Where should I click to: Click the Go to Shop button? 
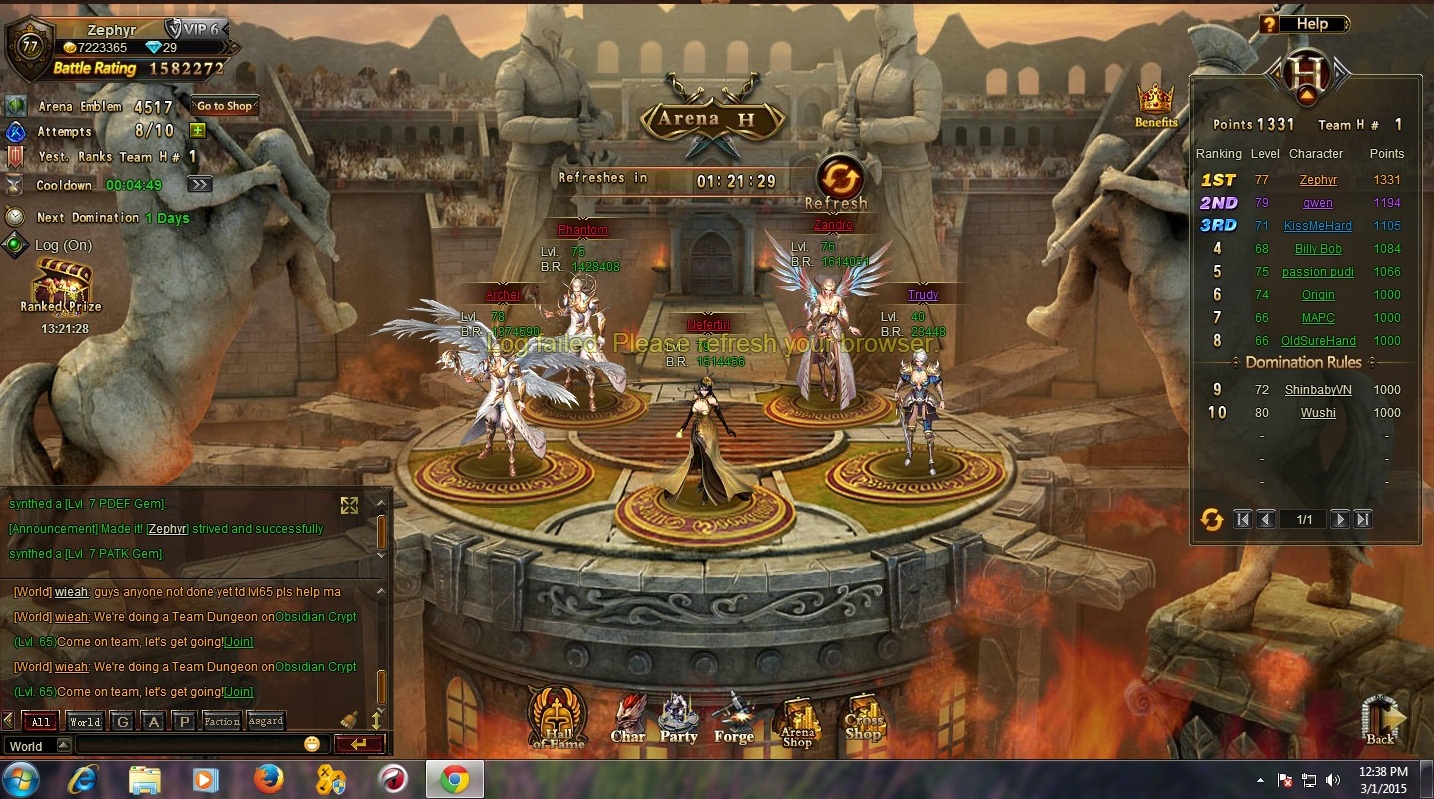tap(224, 106)
